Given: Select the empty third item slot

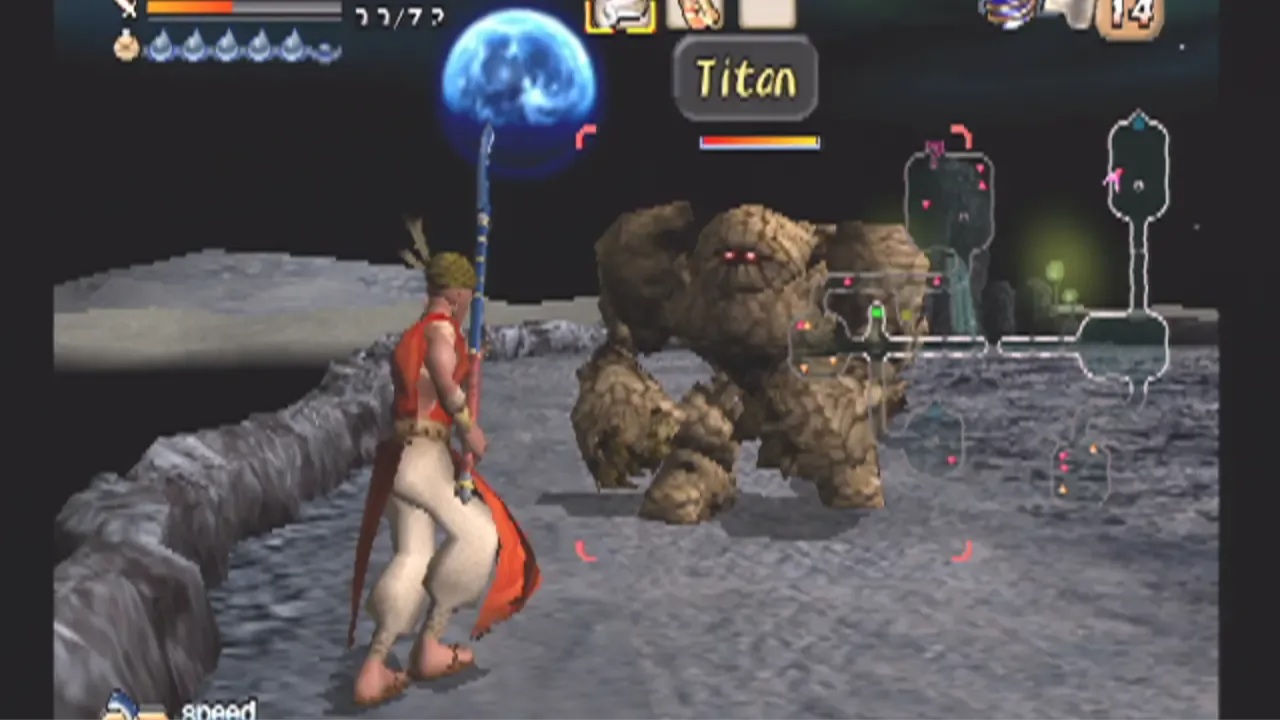Looking at the screenshot, I should pos(767,13).
